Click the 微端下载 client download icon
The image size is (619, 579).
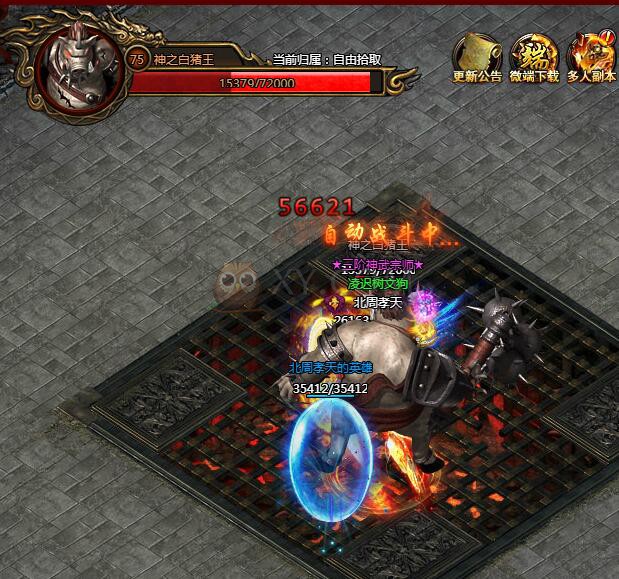pos(534,55)
